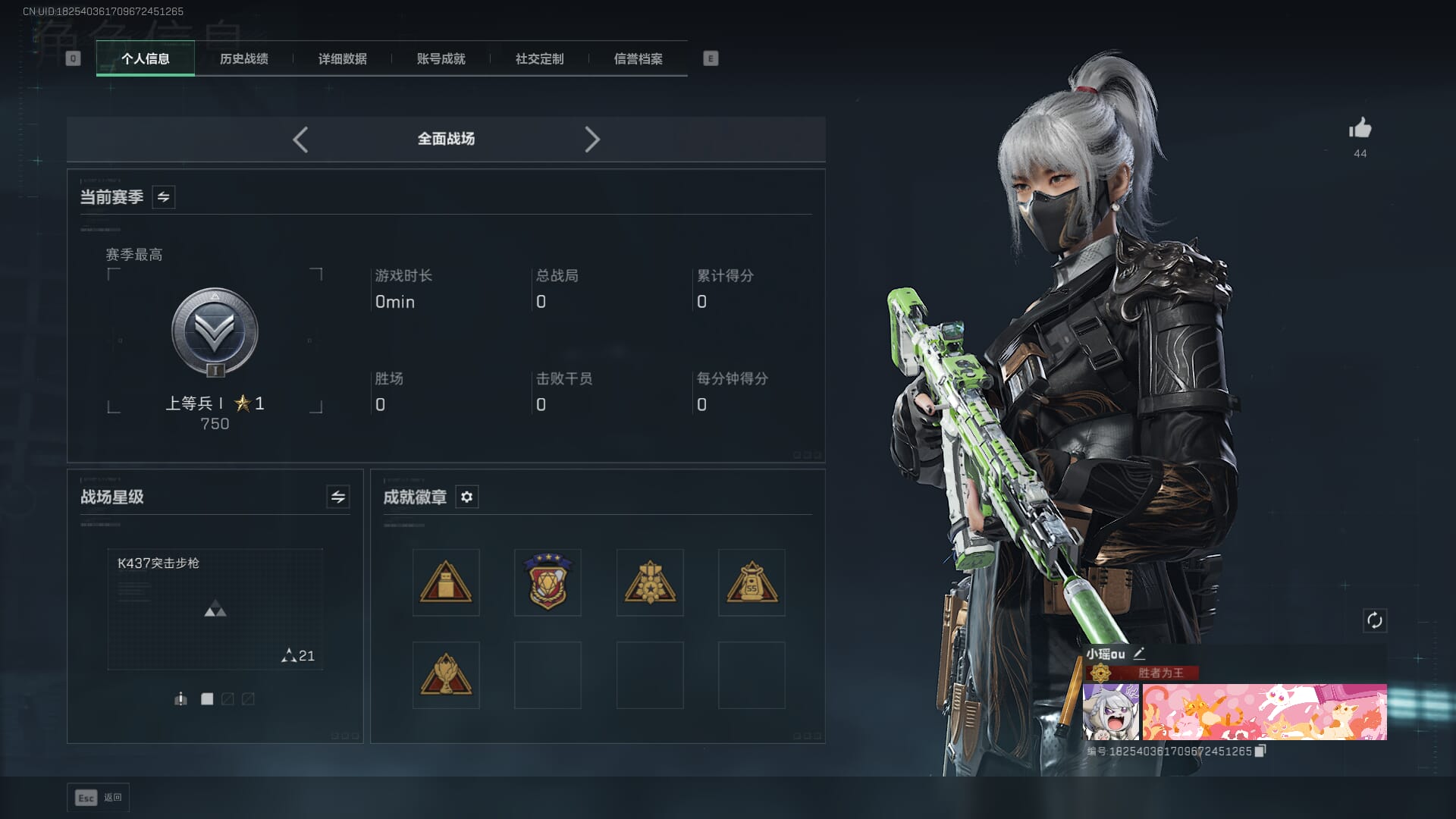Open the 成就徽章 gear settings
The height and width of the screenshot is (819, 1456).
[466, 497]
